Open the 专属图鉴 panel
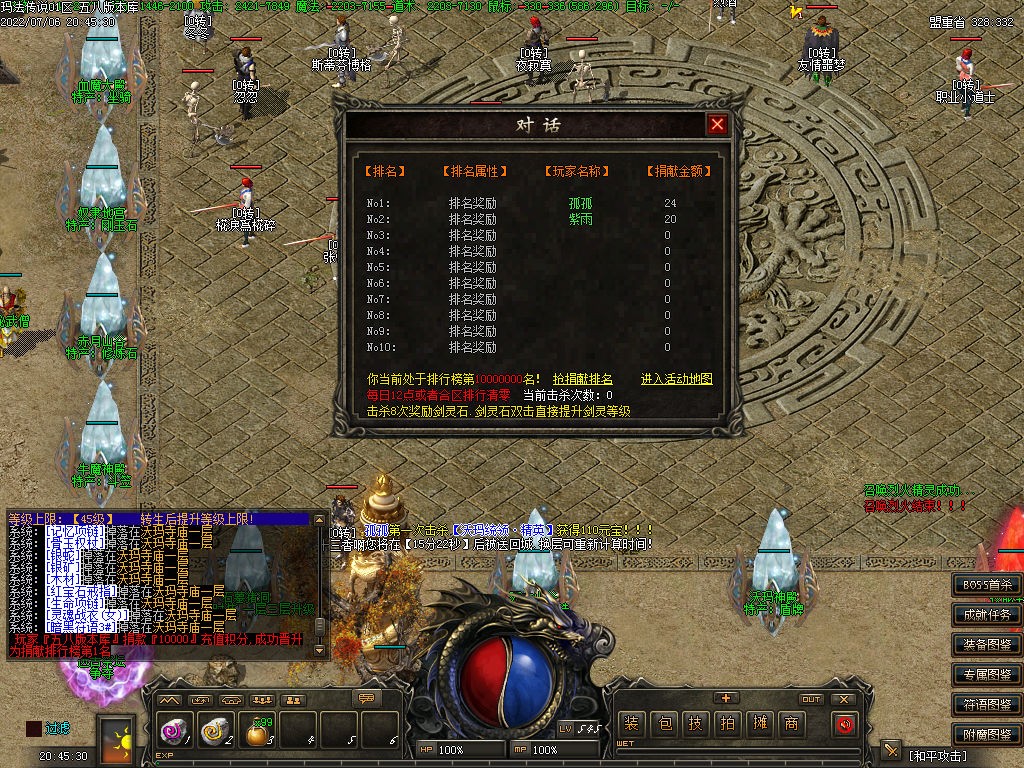1024x768 pixels. 987,675
